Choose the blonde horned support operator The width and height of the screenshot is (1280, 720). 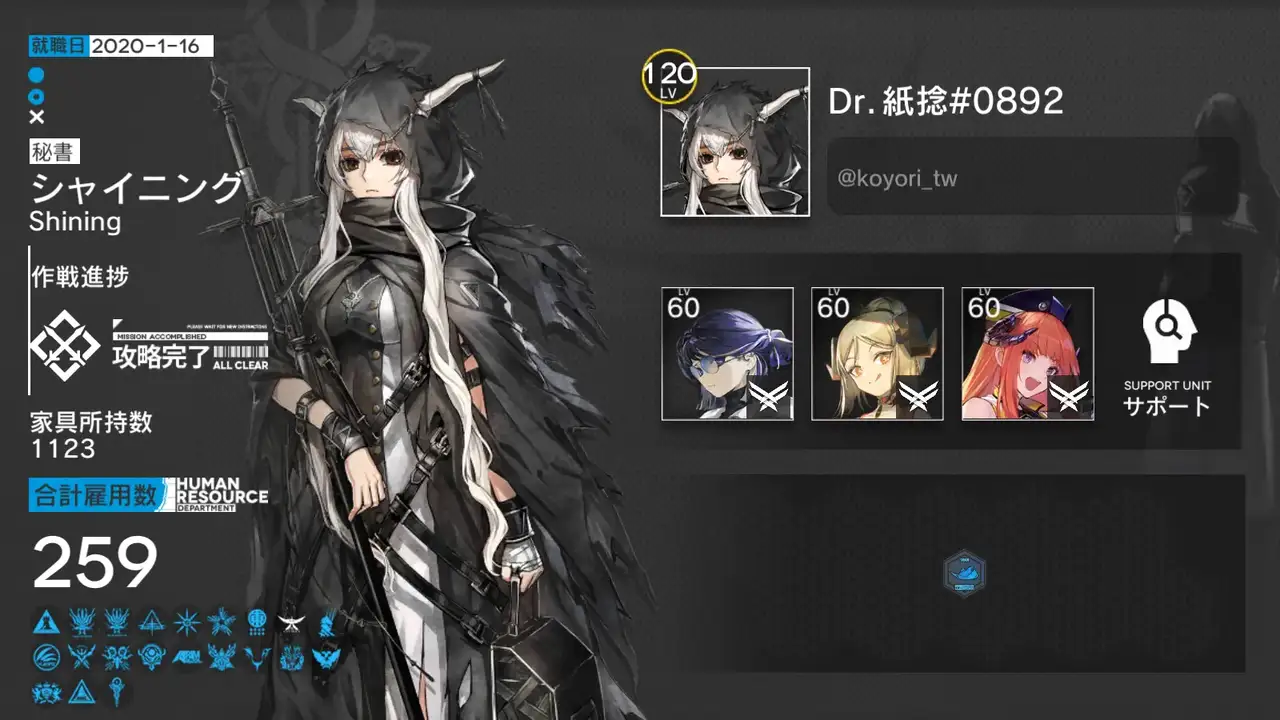(x=877, y=353)
